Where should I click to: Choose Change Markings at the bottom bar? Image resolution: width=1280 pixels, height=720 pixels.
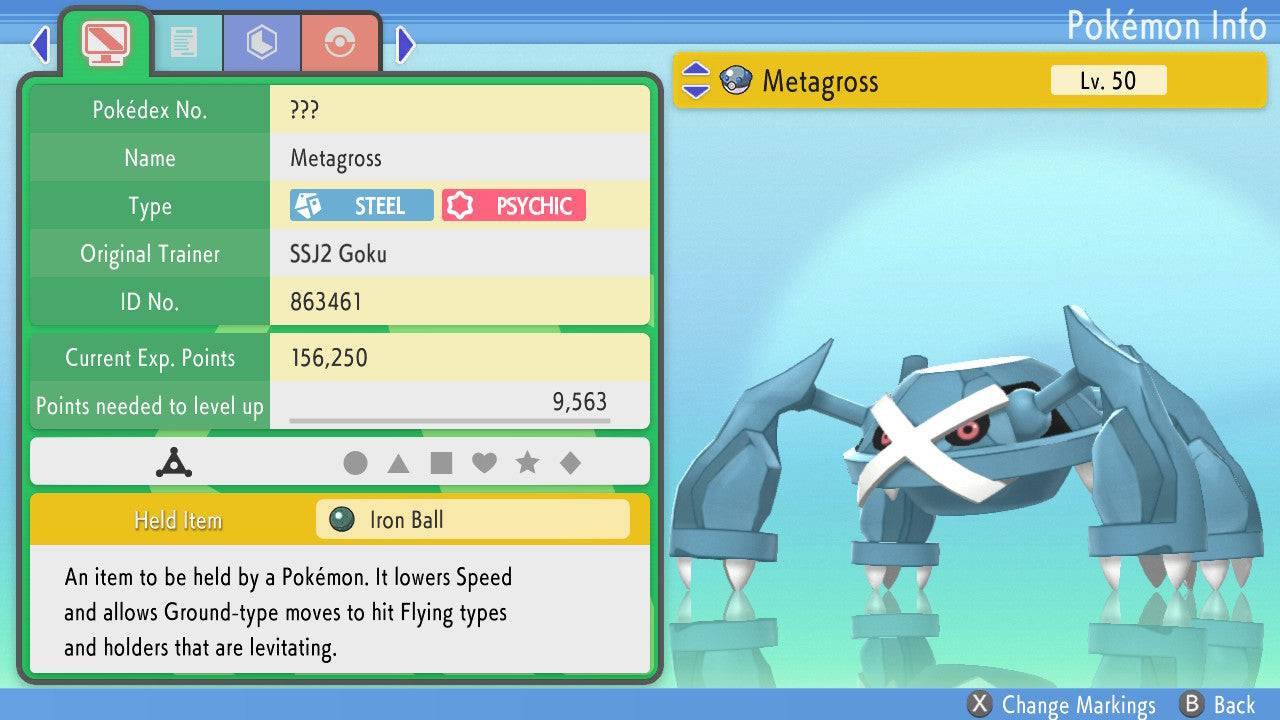pyautogui.click(x=1062, y=705)
